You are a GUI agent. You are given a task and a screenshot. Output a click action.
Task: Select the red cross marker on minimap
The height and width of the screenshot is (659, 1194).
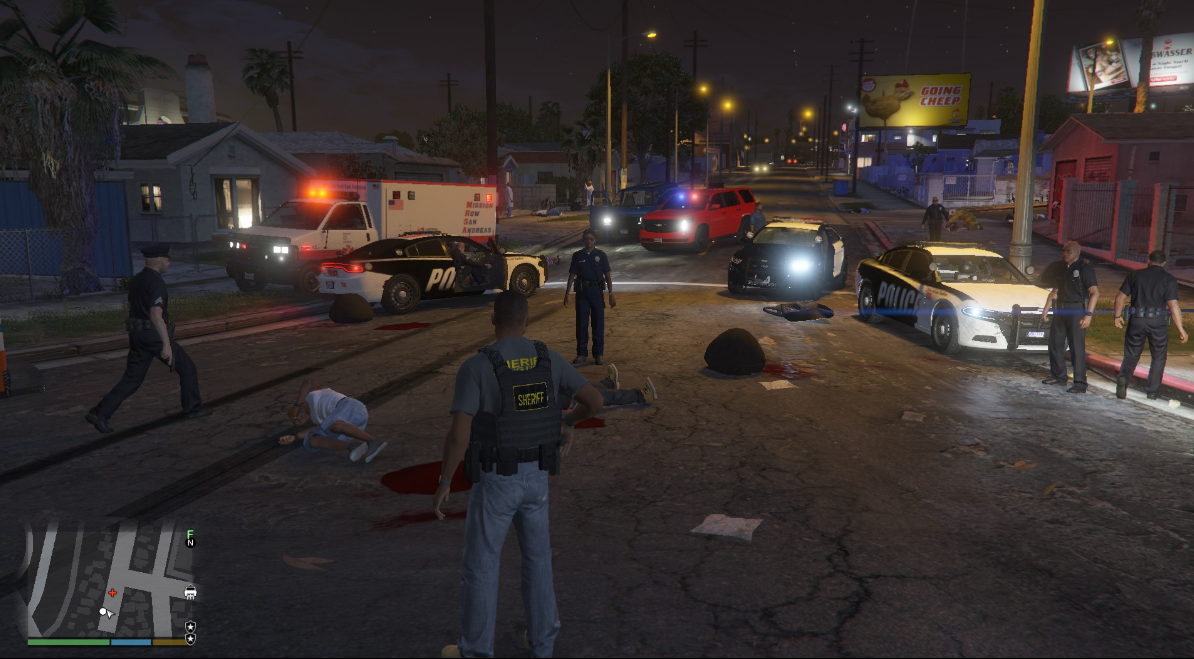[x=112, y=592]
